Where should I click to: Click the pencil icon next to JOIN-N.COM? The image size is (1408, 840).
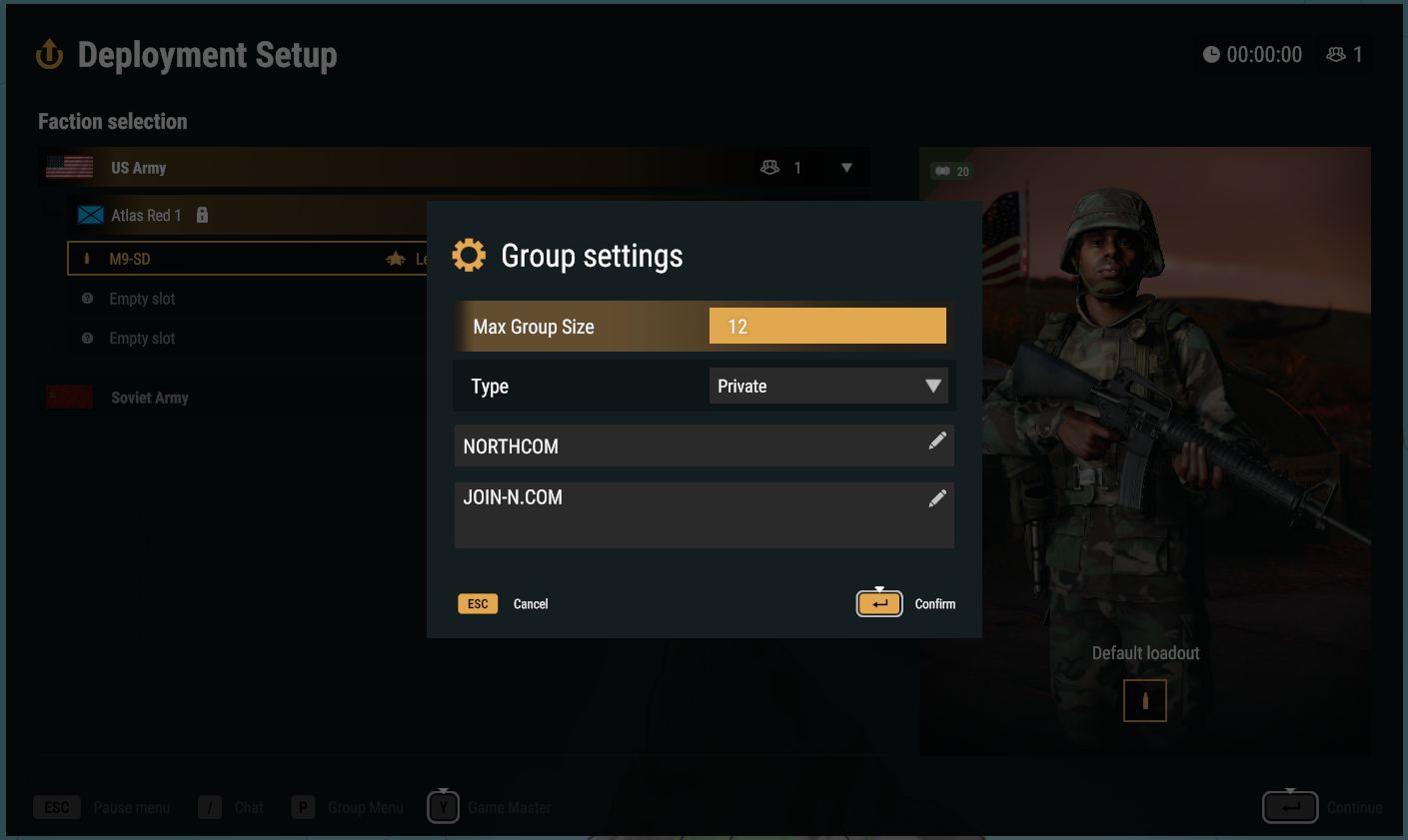pos(937,497)
